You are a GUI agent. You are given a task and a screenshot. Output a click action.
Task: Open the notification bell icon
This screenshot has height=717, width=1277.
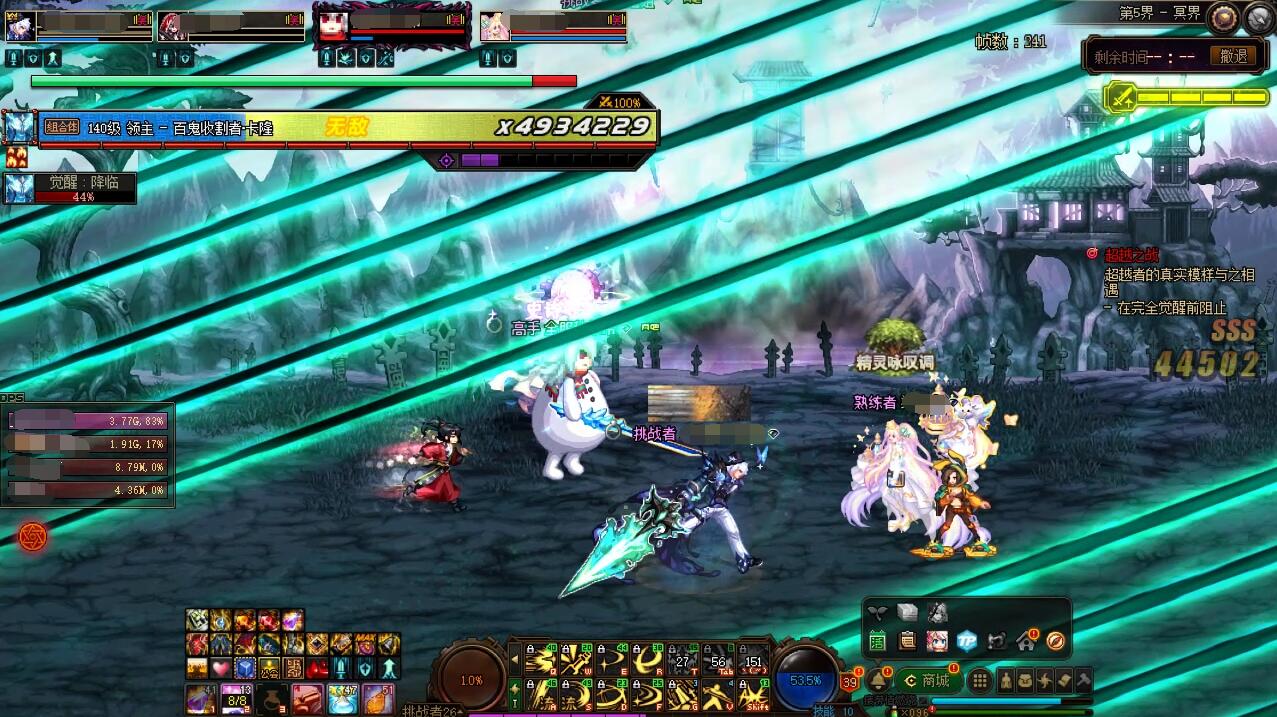tap(877, 680)
